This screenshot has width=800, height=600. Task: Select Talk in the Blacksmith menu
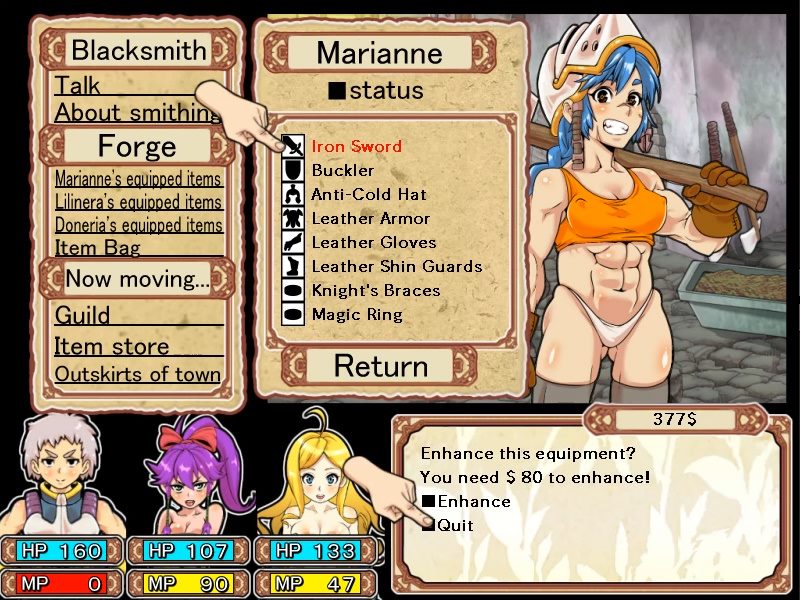(x=78, y=86)
